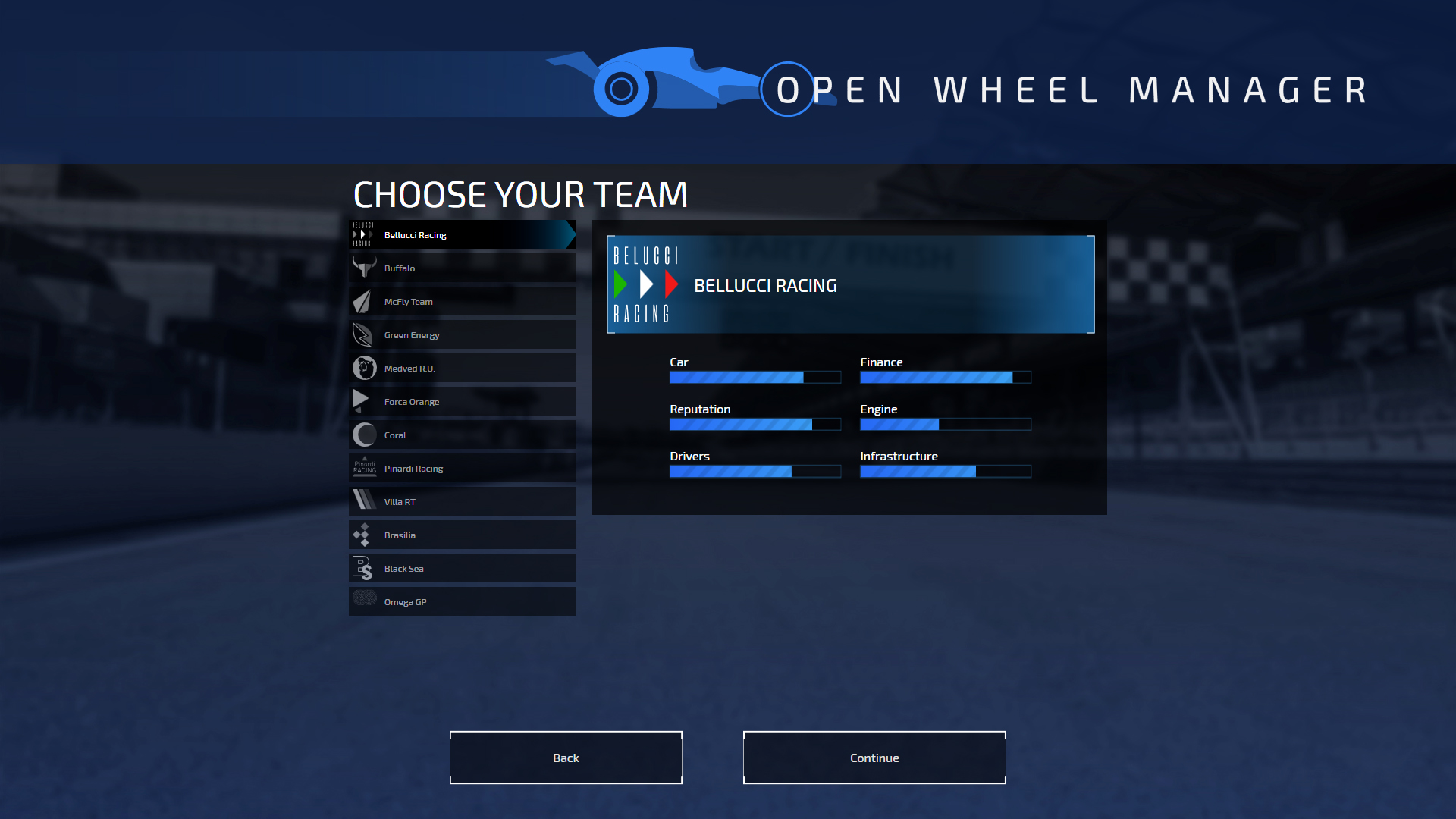The image size is (1456, 819).
Task: Select Villa RT from the list
Action: click(462, 502)
